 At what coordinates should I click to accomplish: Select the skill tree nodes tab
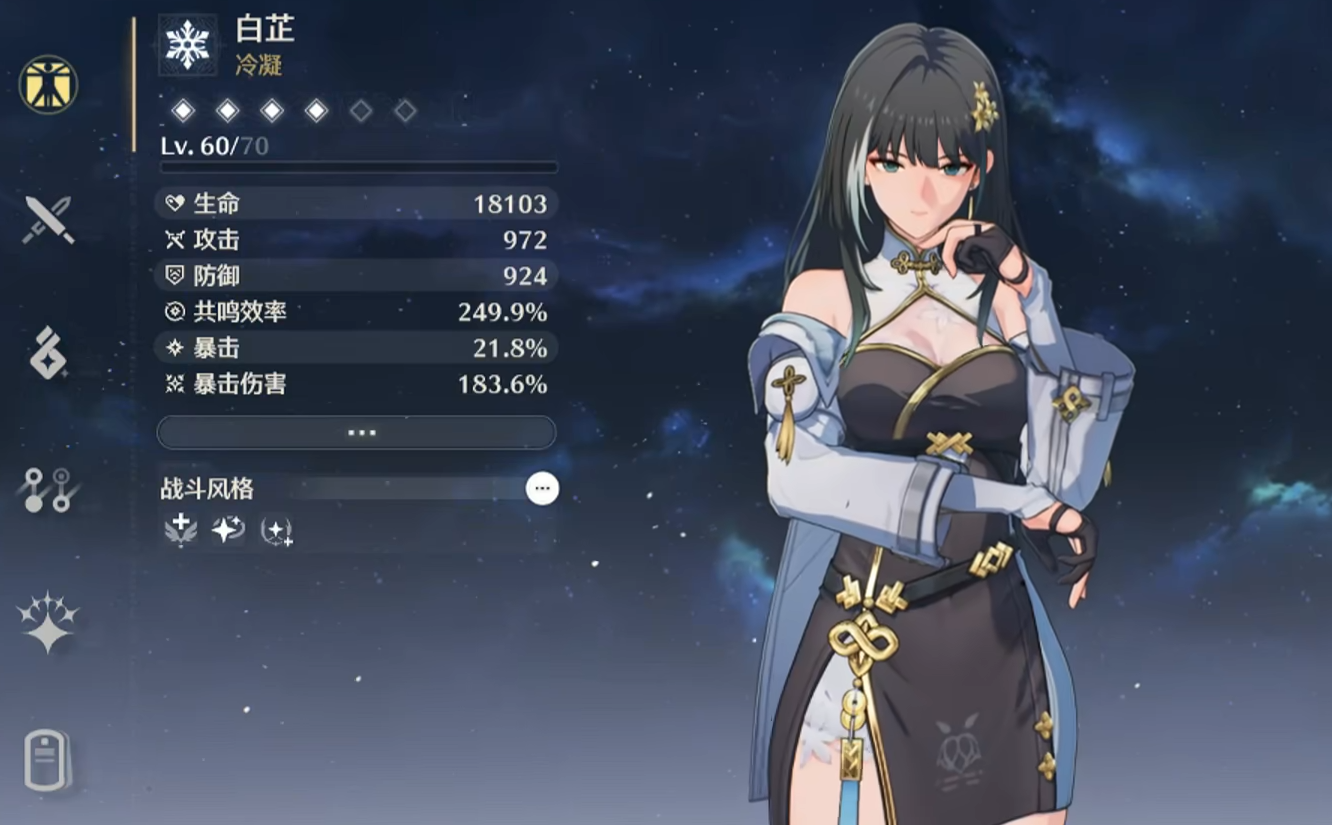48,490
